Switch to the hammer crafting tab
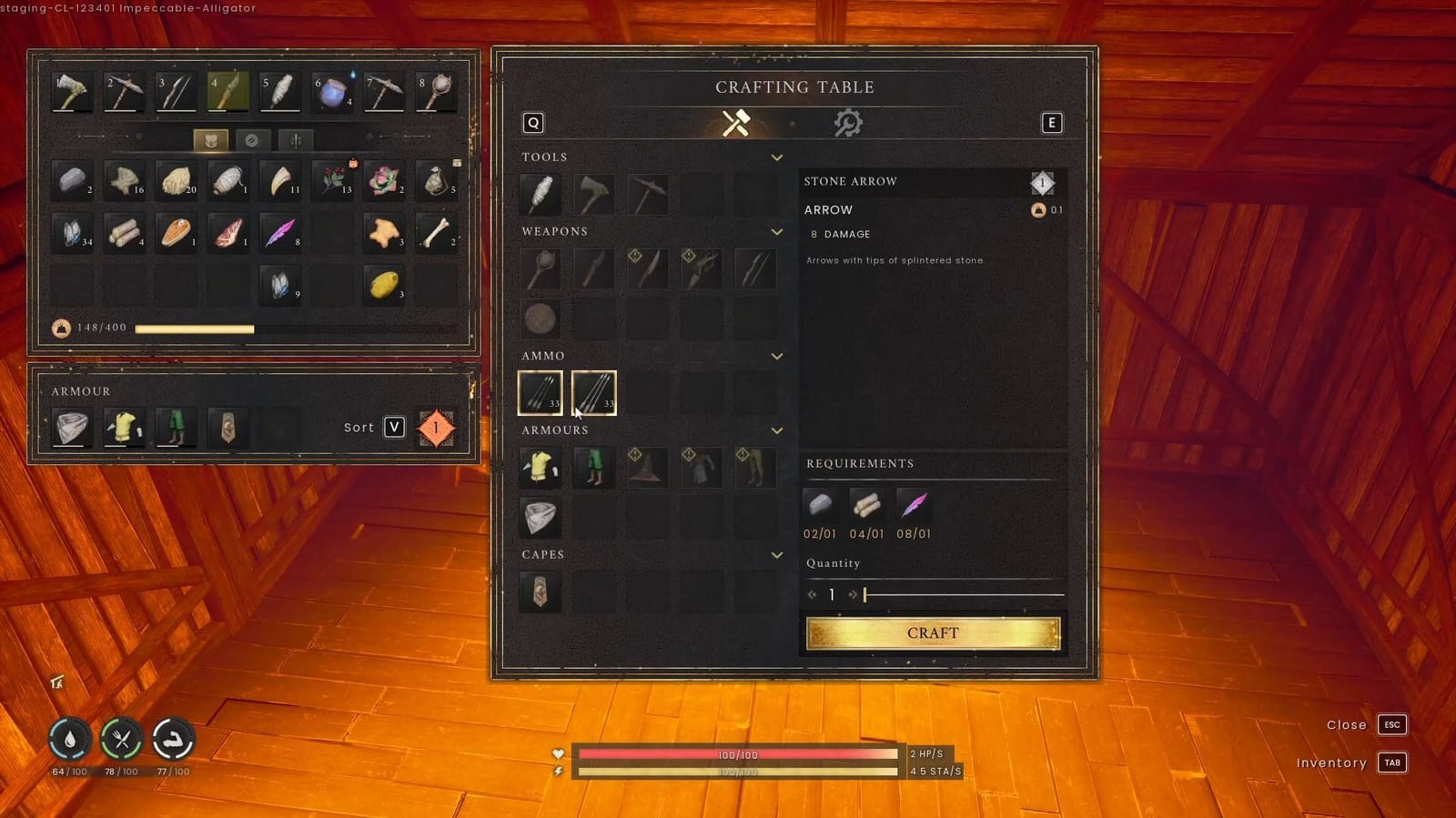The width and height of the screenshot is (1456, 818). tap(733, 121)
